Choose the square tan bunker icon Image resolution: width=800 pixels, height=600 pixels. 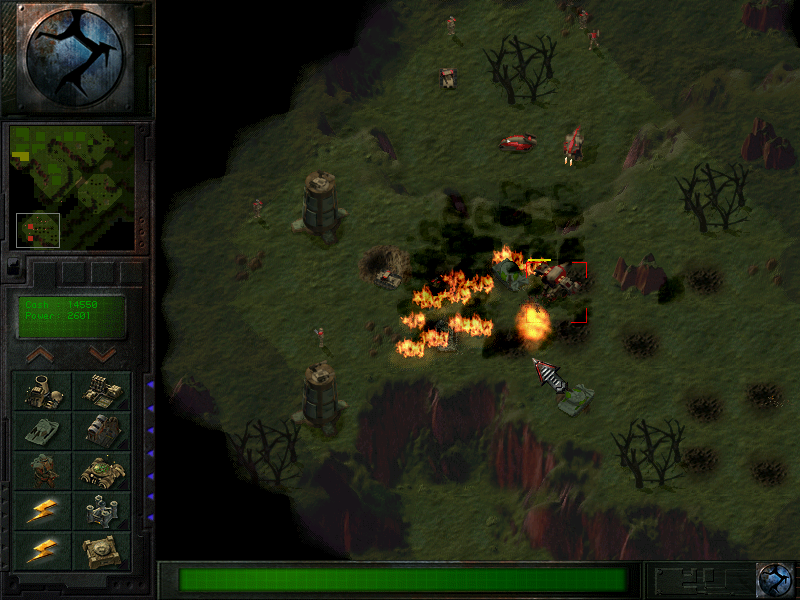click(x=102, y=551)
